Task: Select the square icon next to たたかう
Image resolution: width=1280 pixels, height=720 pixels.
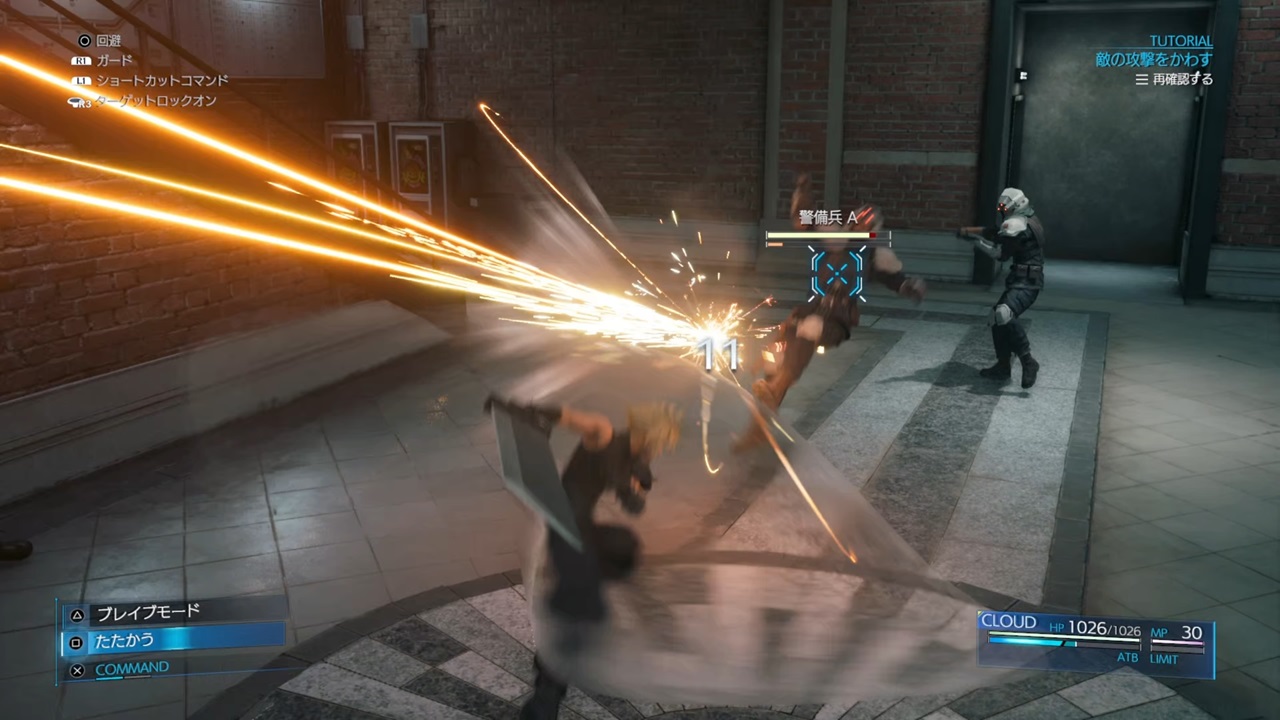Action: point(75,642)
